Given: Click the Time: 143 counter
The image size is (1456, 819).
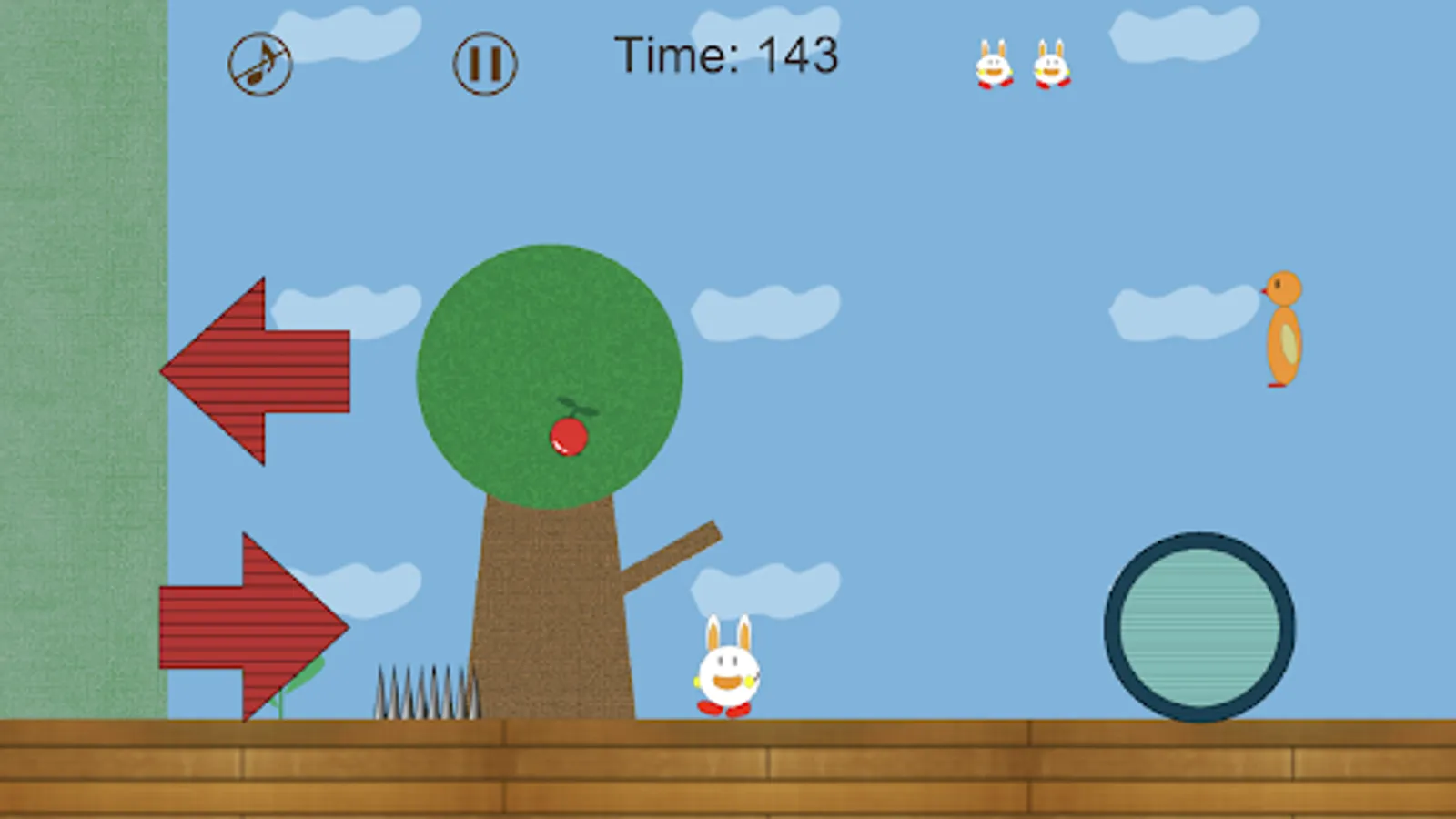Looking at the screenshot, I should click(728, 55).
